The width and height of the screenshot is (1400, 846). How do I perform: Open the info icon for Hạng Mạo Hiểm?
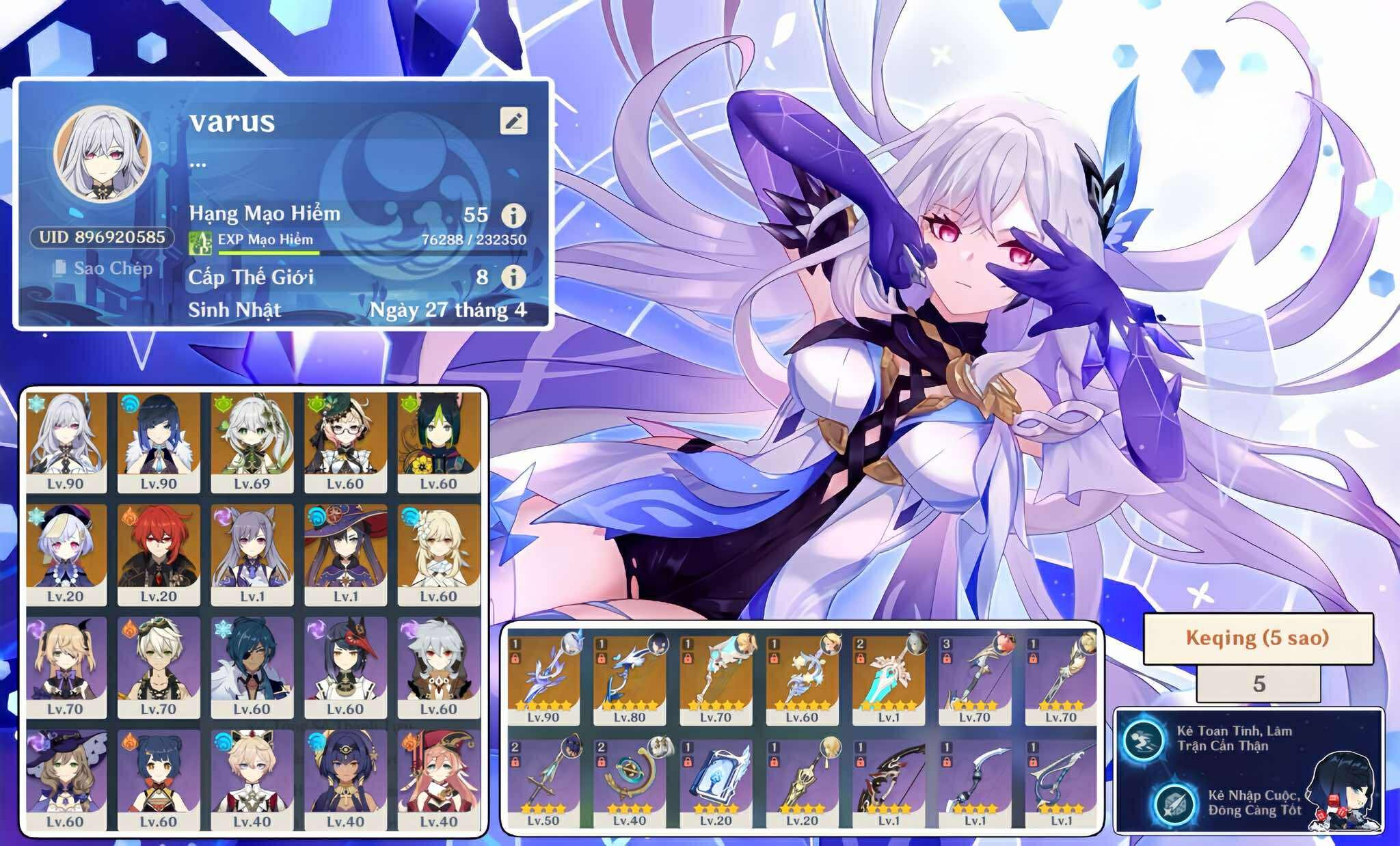click(x=513, y=215)
